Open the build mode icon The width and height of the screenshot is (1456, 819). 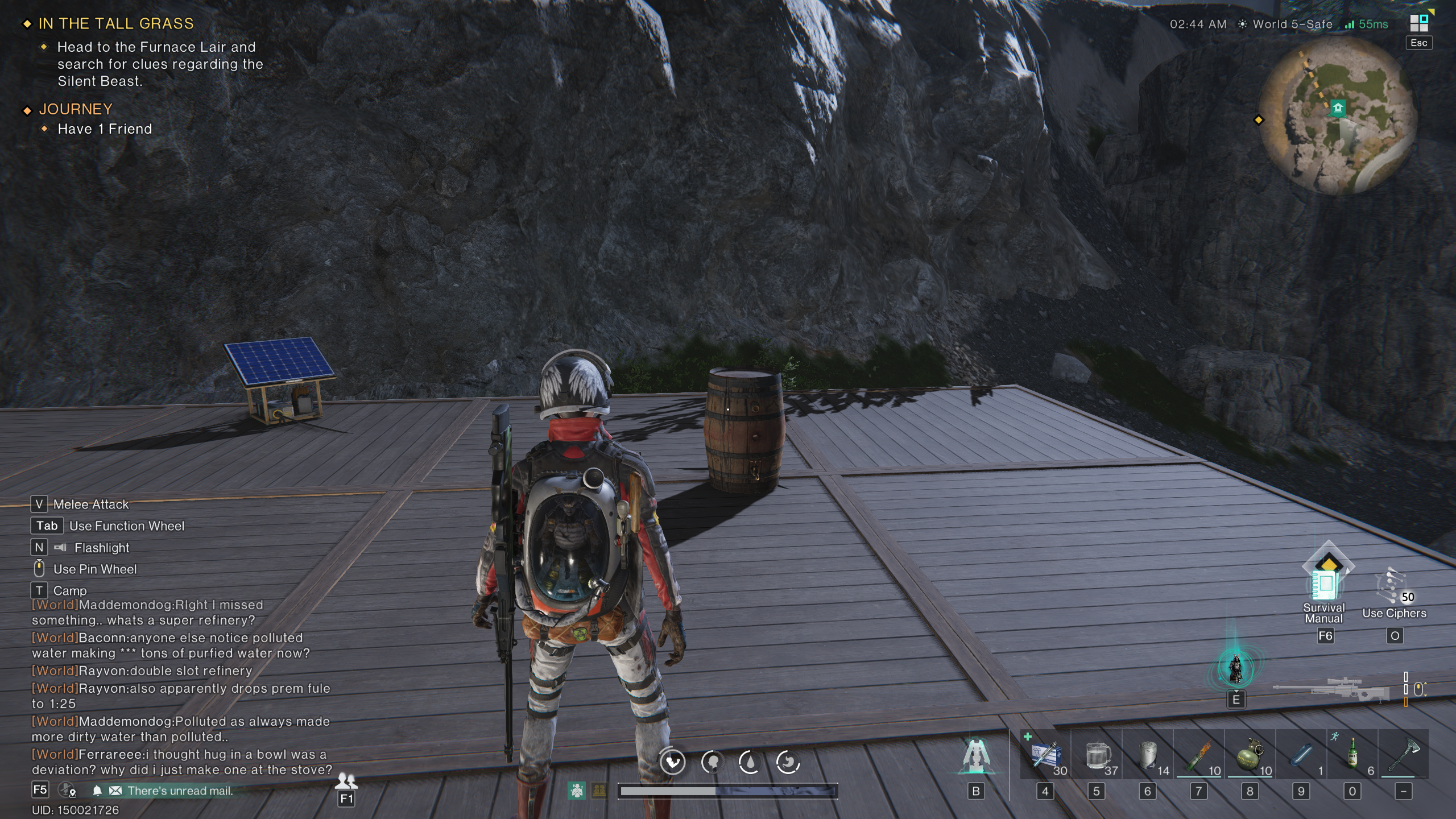(976, 756)
